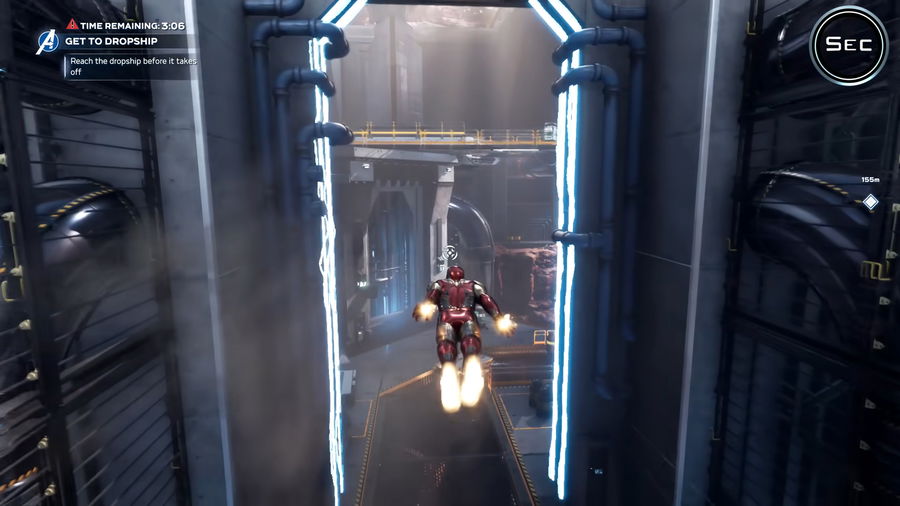Click the circular SEC channel logo
Viewport: 900px width, 506px height.
tap(848, 45)
